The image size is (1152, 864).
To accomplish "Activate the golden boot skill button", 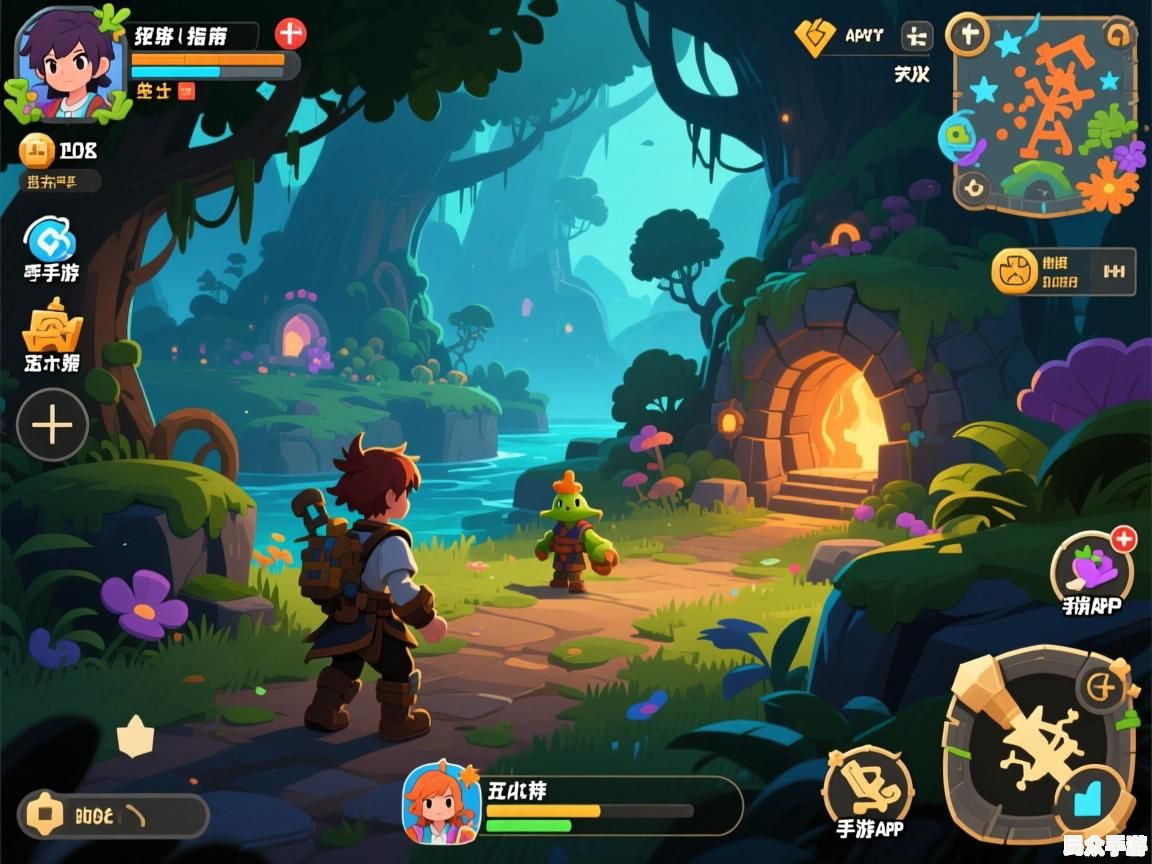I will coord(867,787).
